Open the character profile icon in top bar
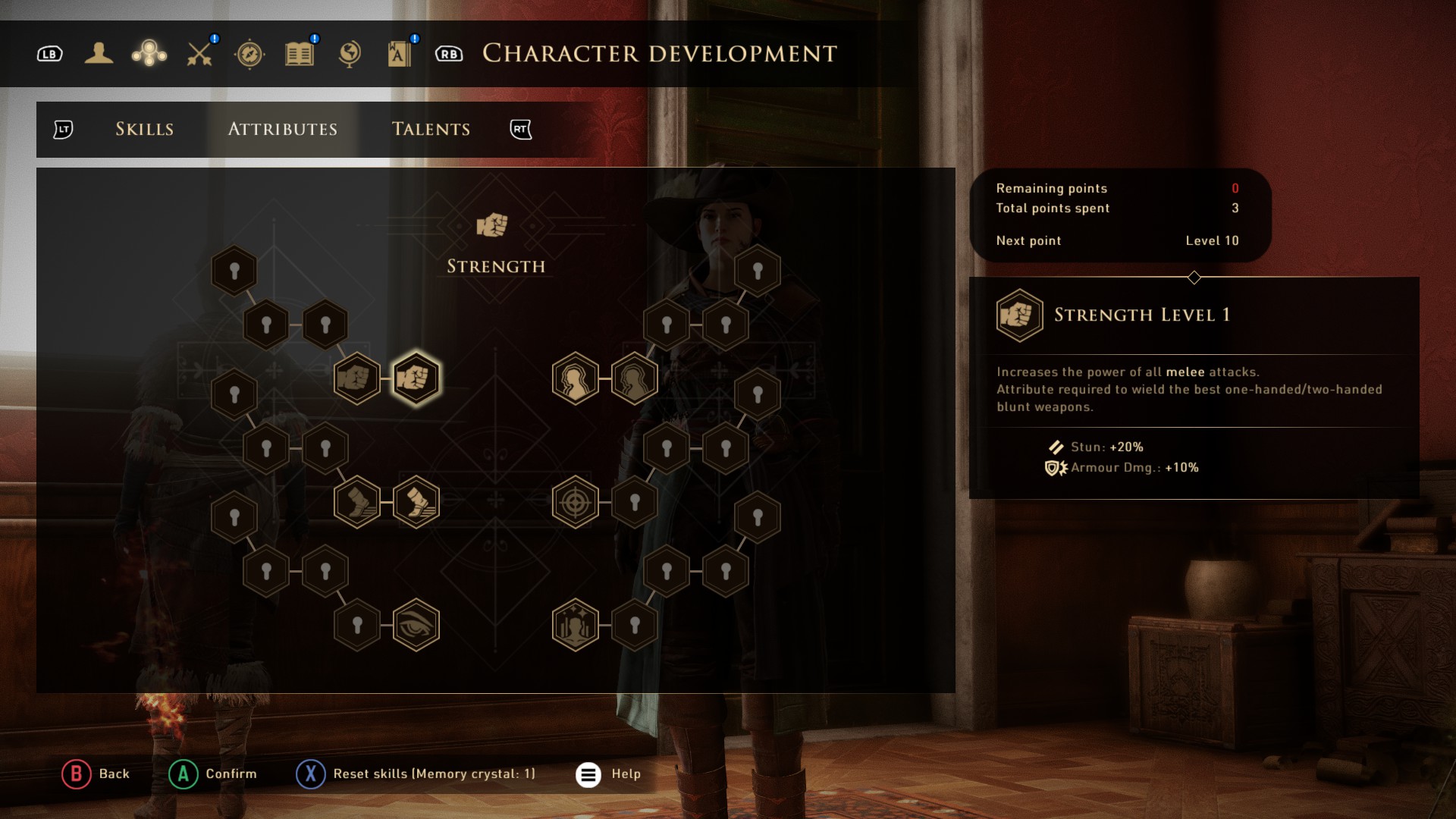1456x819 pixels. click(99, 53)
